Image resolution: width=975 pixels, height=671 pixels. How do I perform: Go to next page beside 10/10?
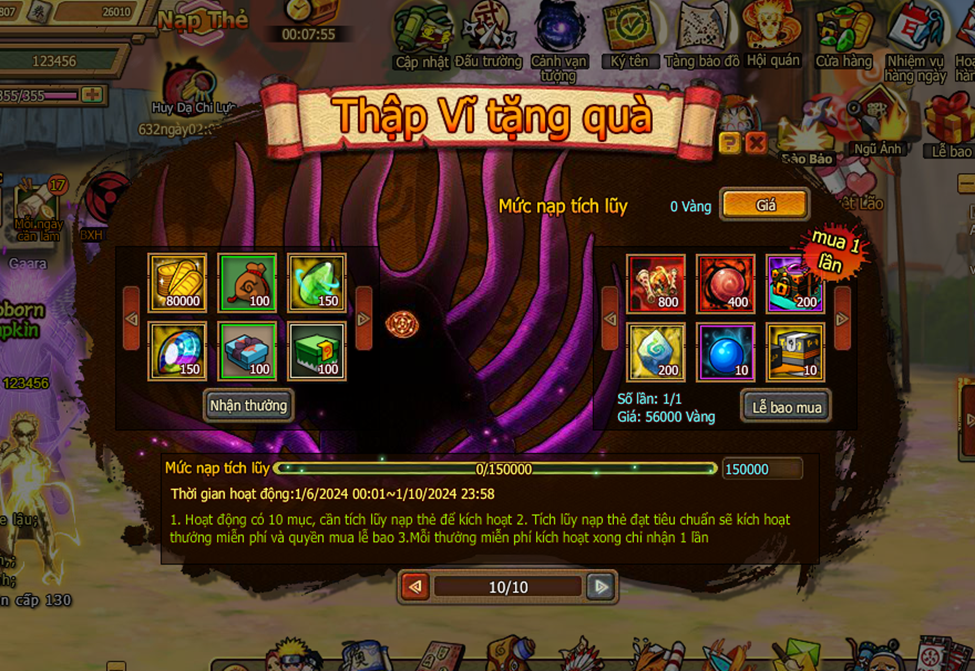[x=600, y=587]
